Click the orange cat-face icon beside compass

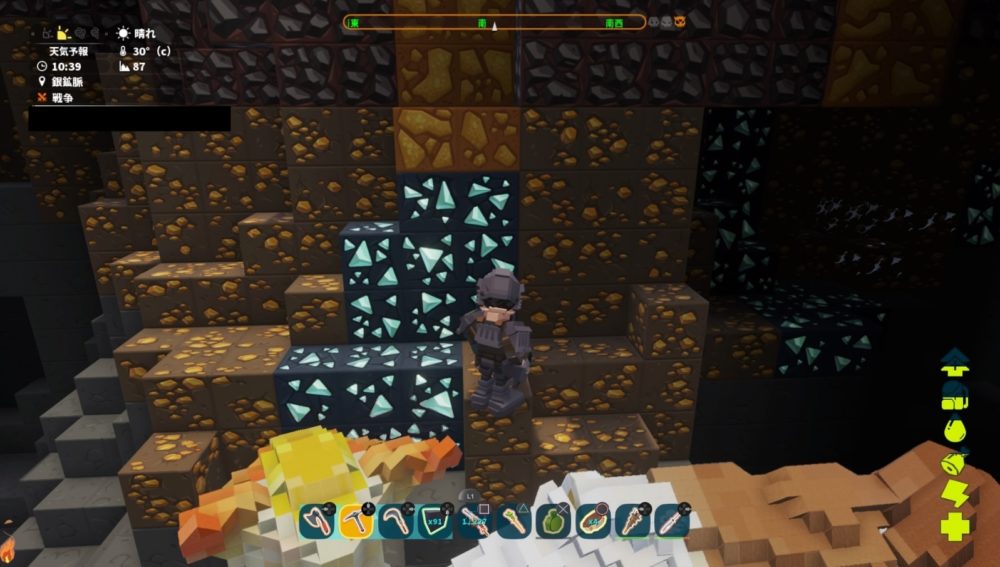(x=680, y=22)
